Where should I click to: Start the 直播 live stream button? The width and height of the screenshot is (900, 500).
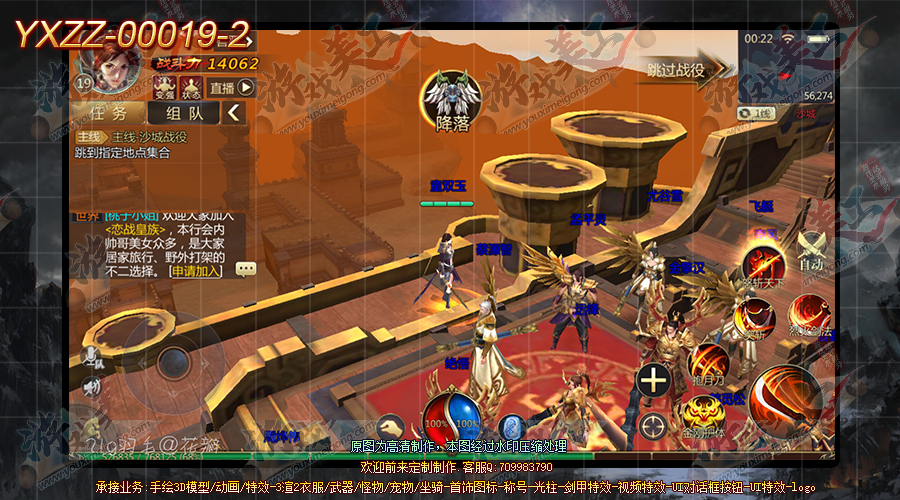233,87
